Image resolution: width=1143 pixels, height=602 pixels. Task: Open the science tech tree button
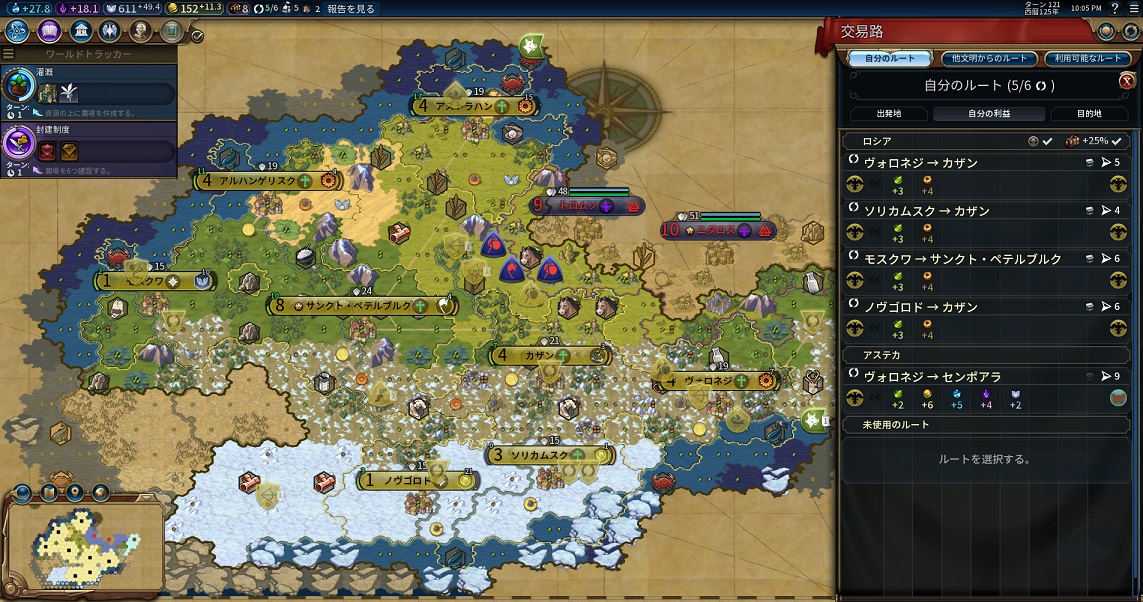pos(17,31)
